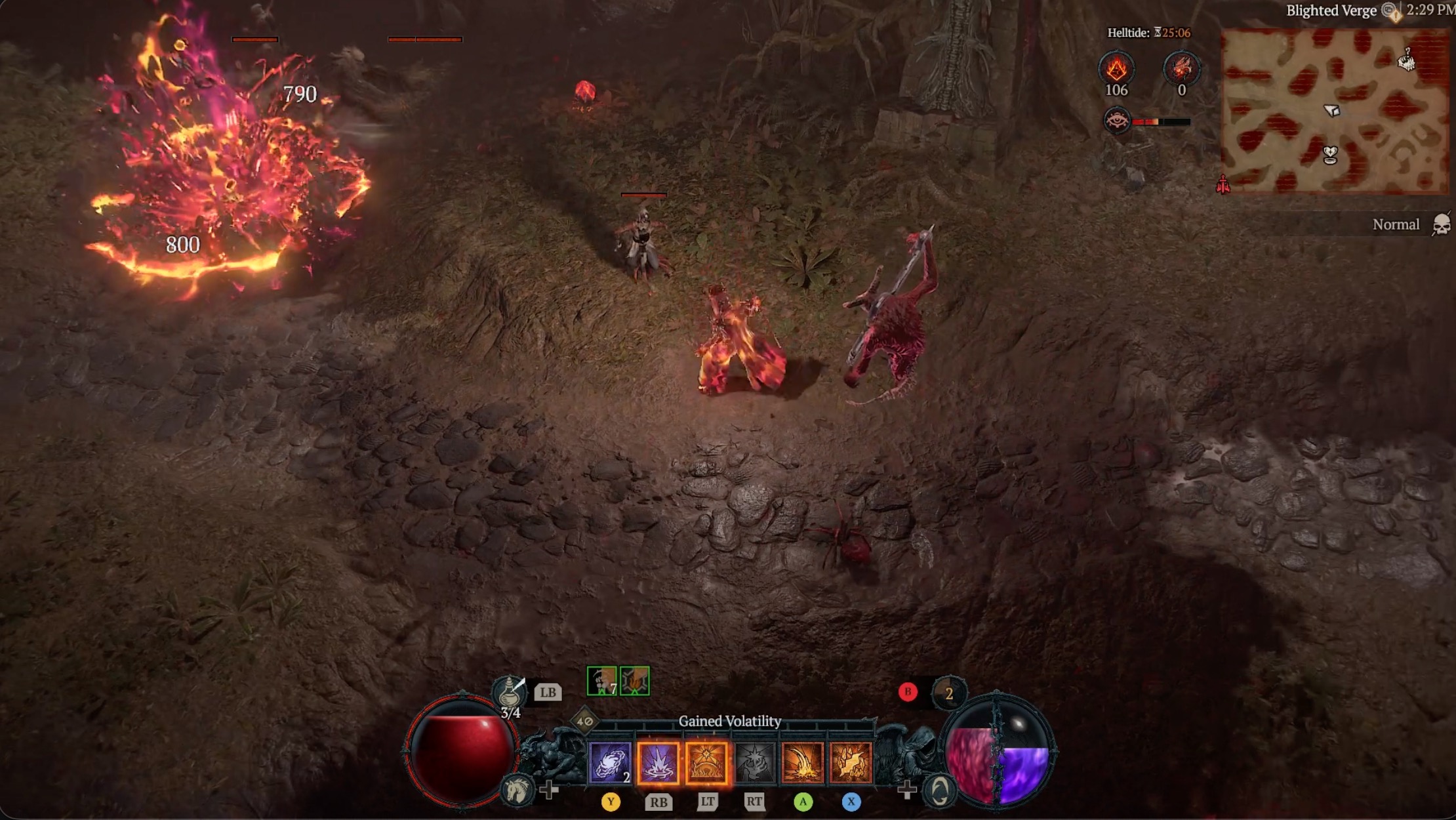Click the healing well heart marker on minimap
1456x820 pixels.
click(1330, 155)
